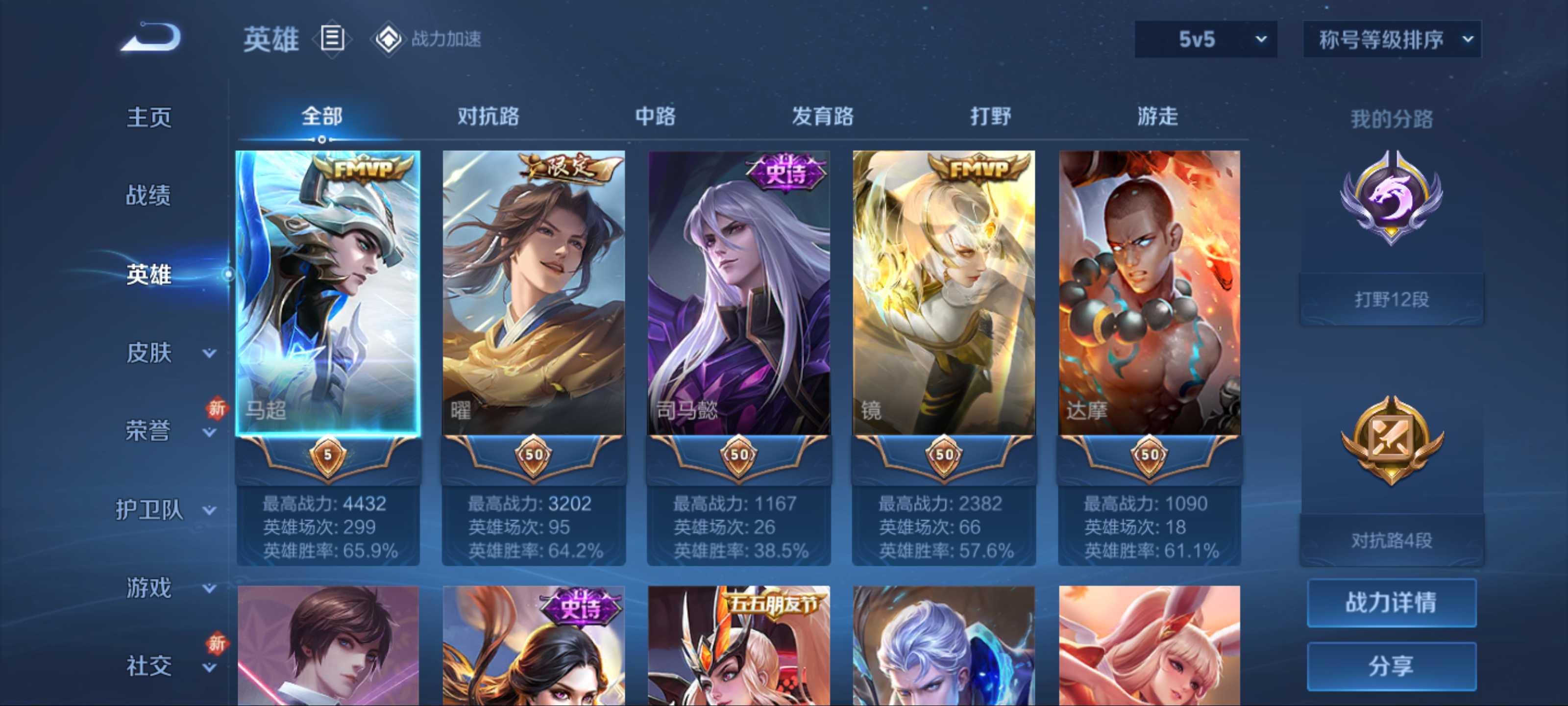1568x706 pixels.
Task: Click the 战力加速 diamond icon
Action: pyautogui.click(x=389, y=39)
